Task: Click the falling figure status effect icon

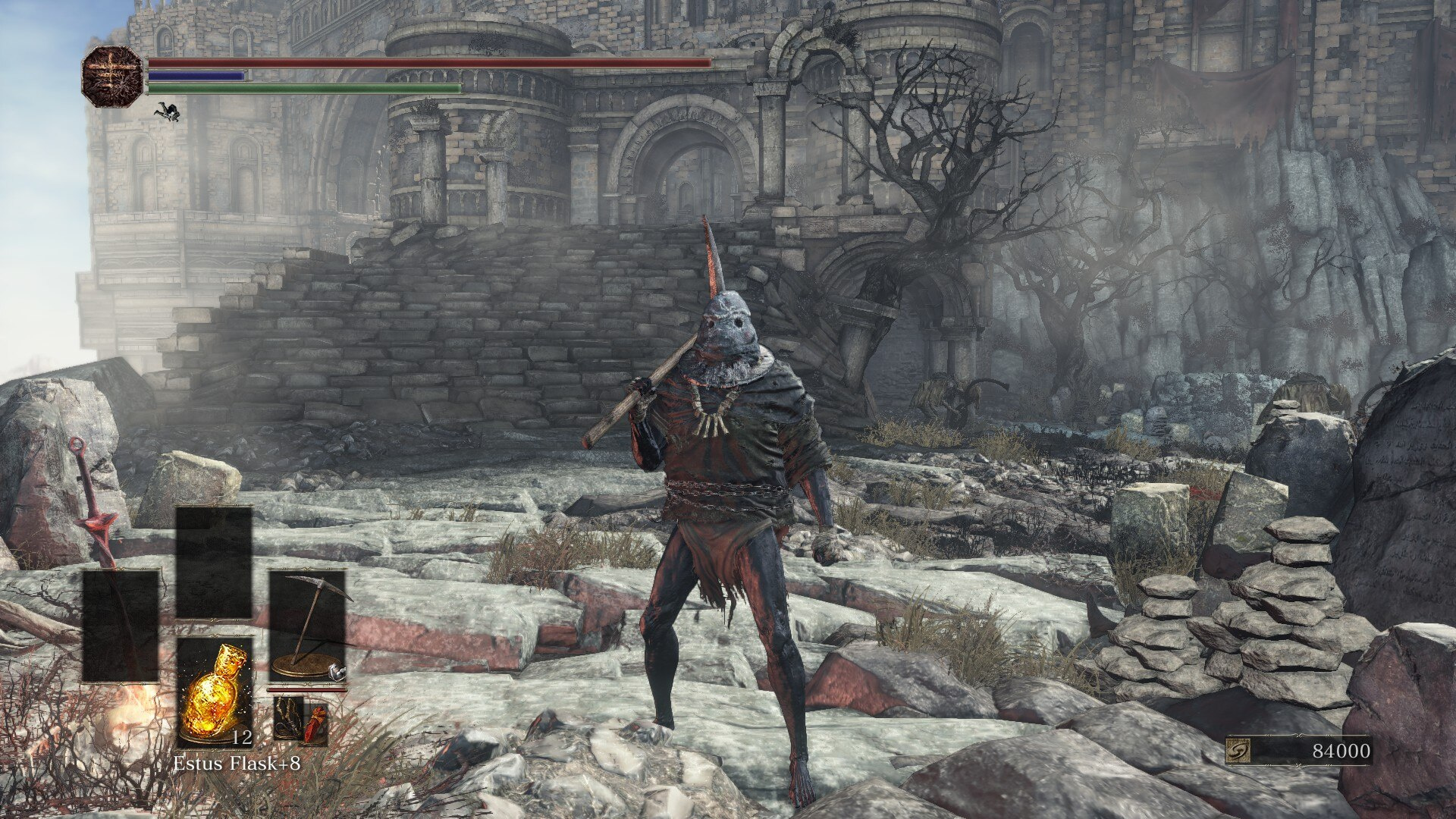Action: [168, 113]
